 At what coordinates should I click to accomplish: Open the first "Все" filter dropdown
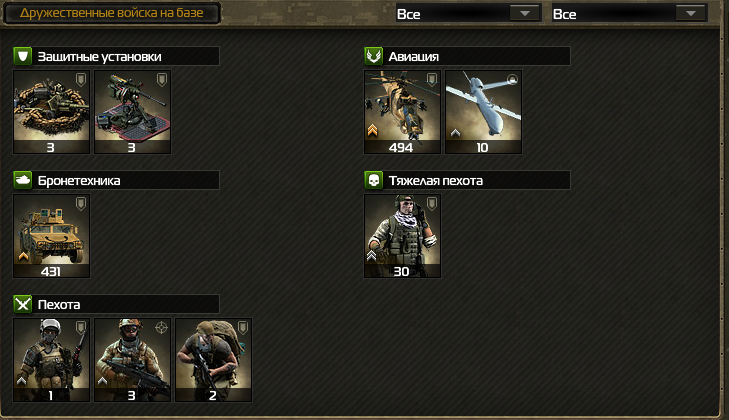tap(466, 14)
